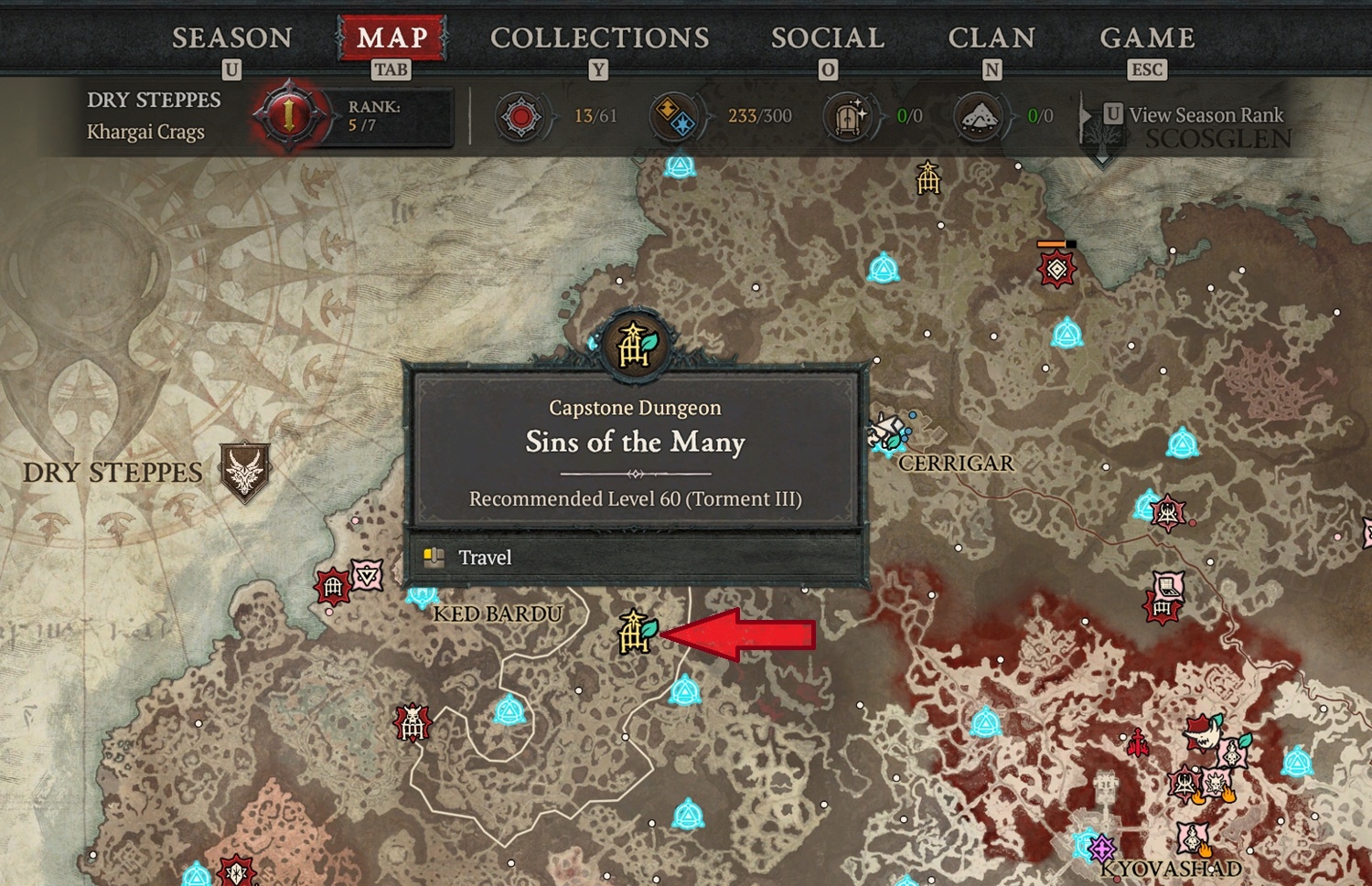Switch to the Map tab

392,38
